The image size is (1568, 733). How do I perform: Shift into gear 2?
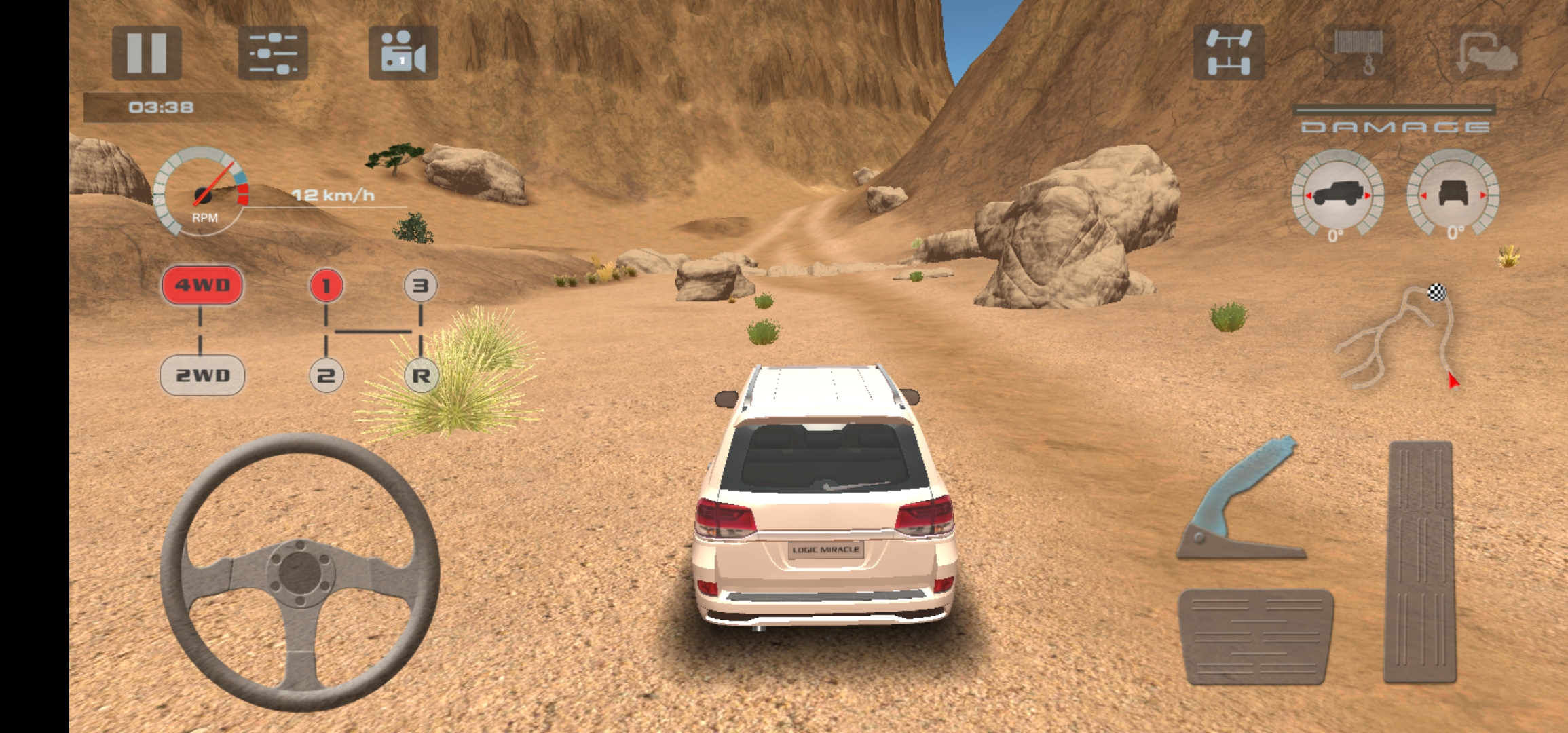pos(326,375)
